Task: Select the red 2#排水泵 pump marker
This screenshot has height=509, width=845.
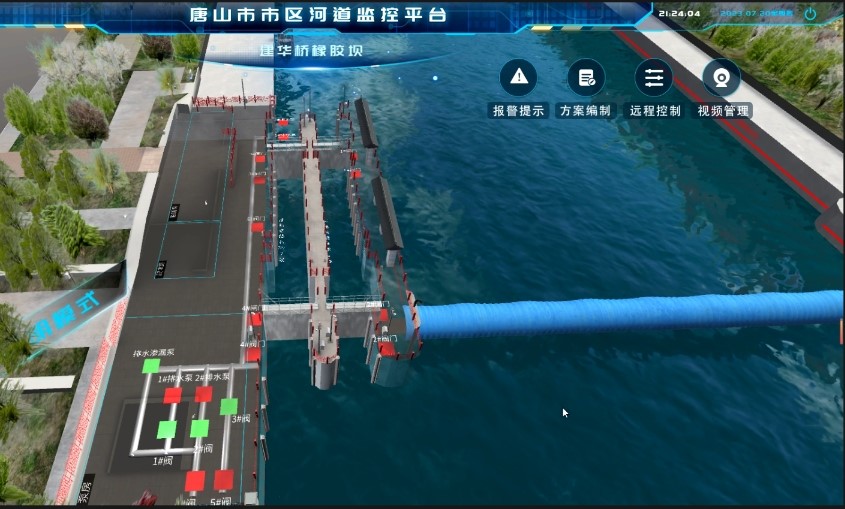Action: (x=204, y=394)
